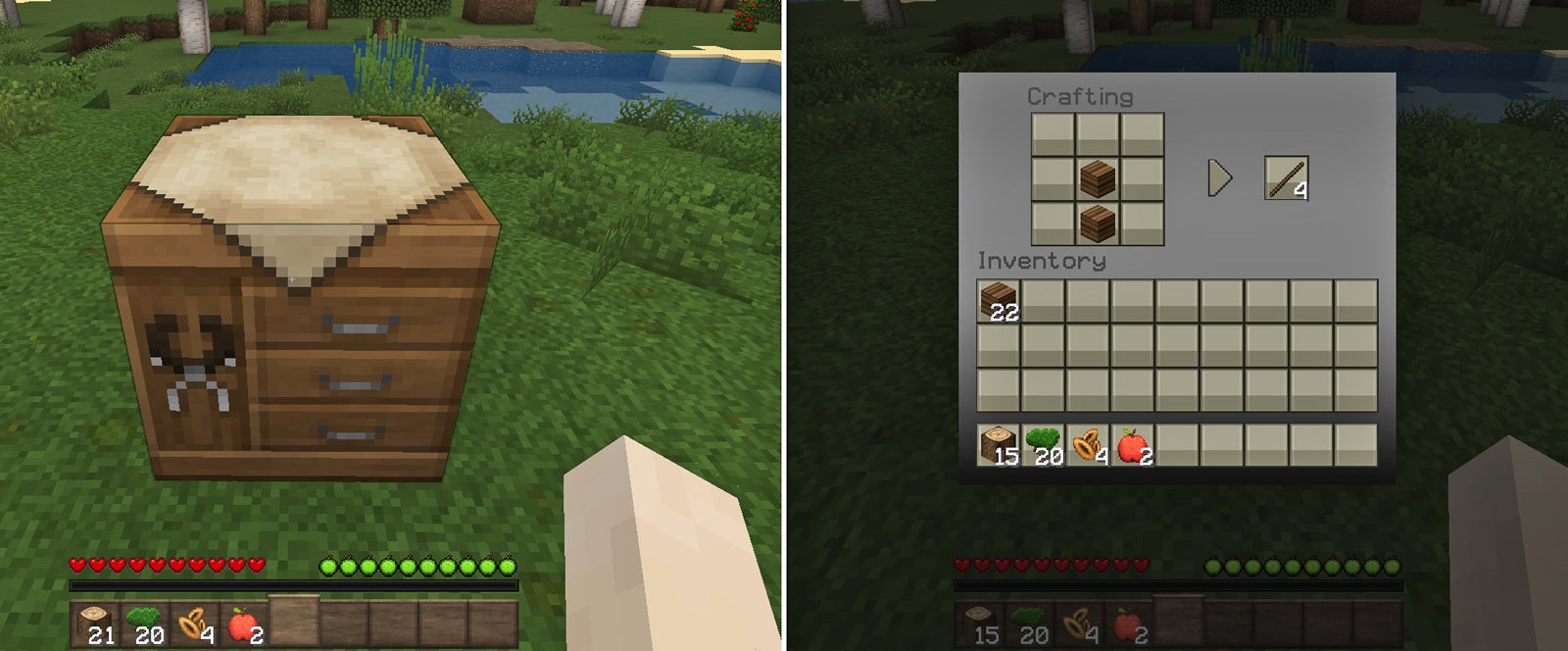
Task: Grab the 15 logs inside the inventory window
Action: pos(999,445)
